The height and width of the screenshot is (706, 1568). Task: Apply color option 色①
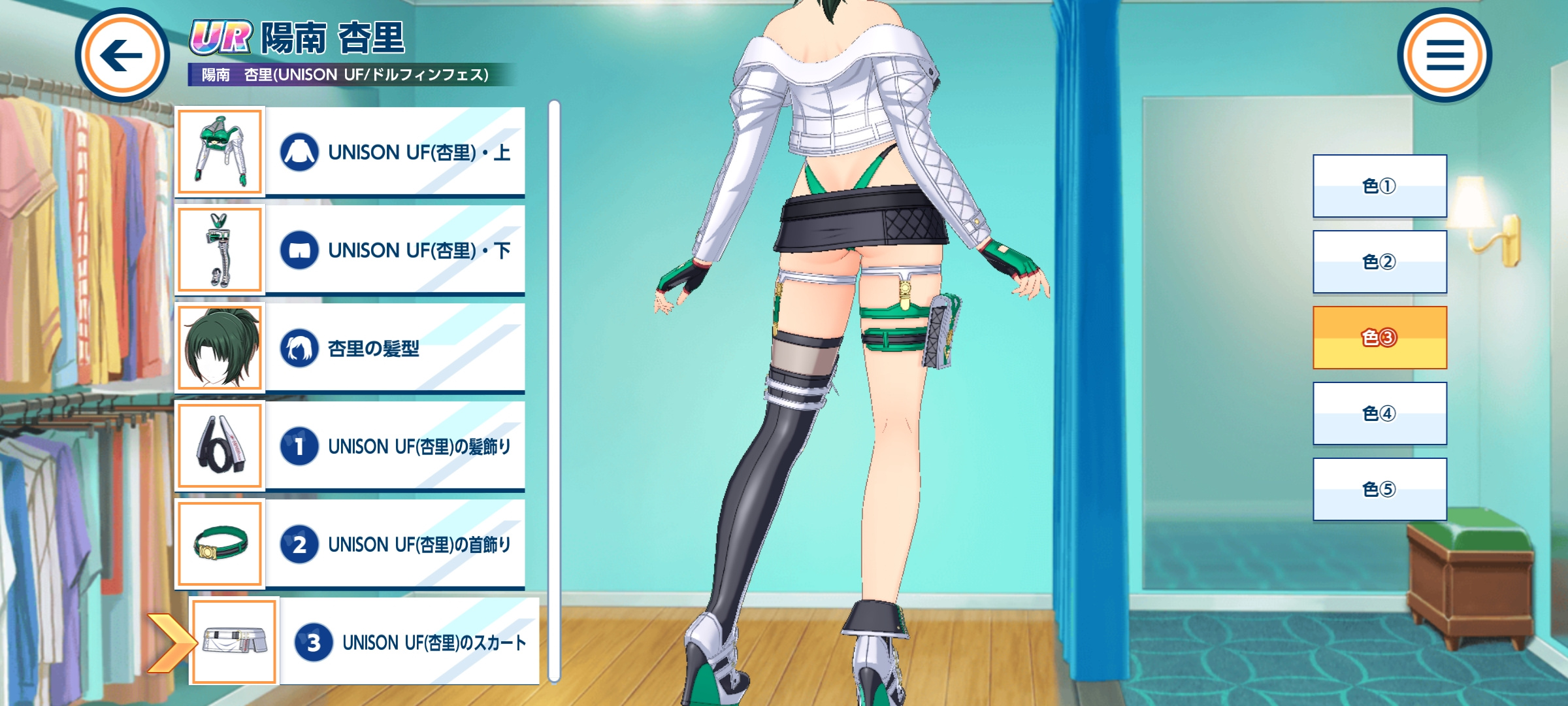point(1379,186)
